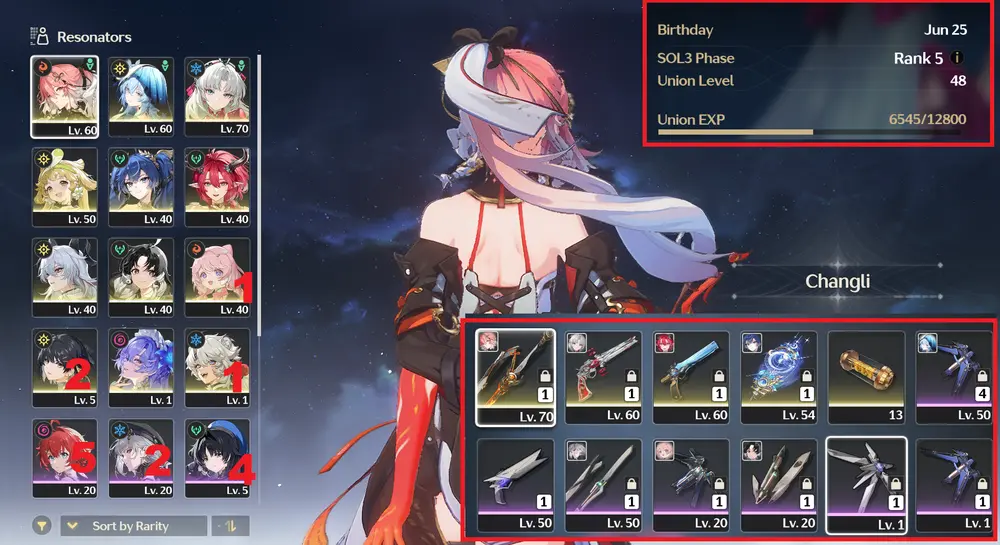
Task: Select the blue Lv. 60 broadblade slot
Action: click(690, 376)
